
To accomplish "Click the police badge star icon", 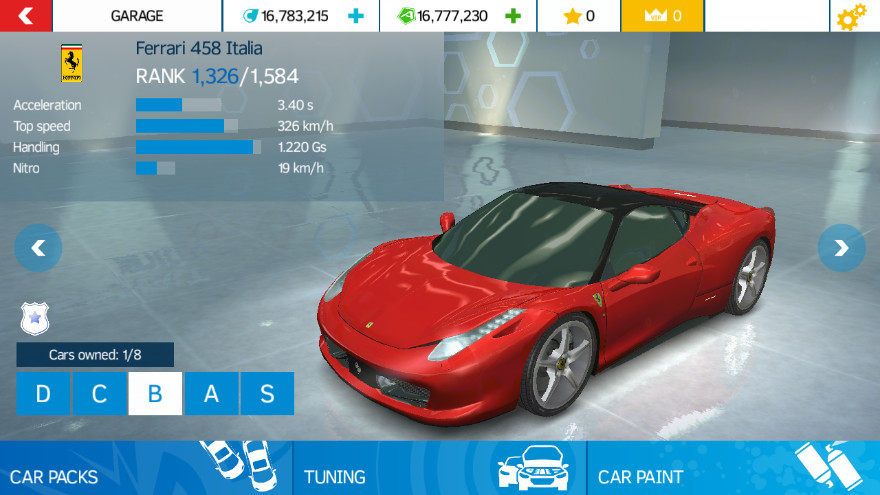I will [x=33, y=318].
